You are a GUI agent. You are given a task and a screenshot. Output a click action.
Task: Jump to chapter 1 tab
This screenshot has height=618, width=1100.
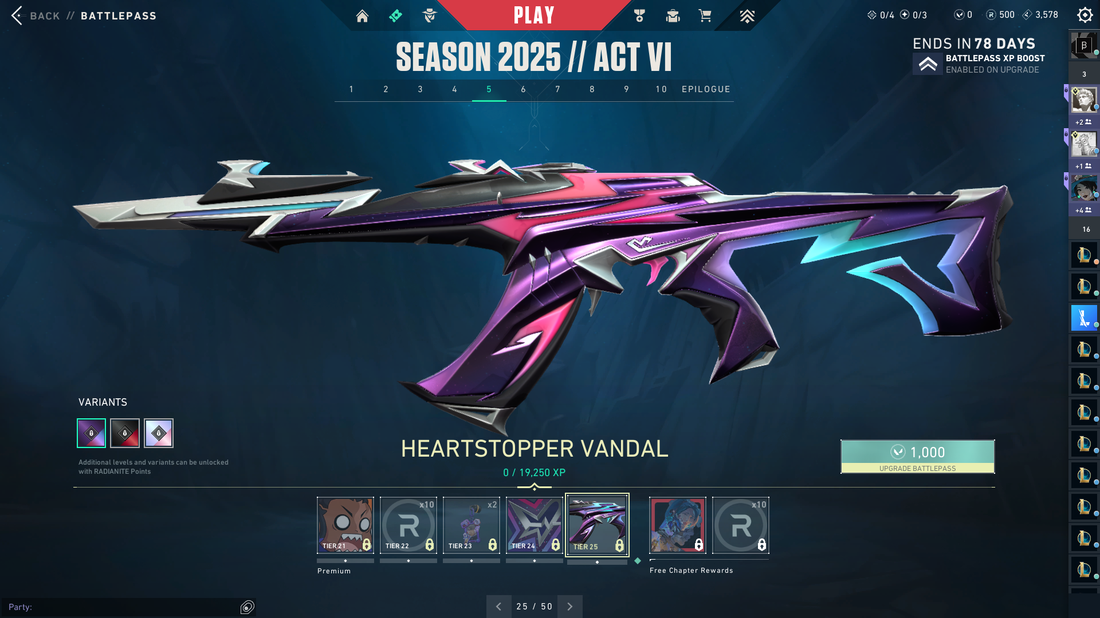point(351,89)
